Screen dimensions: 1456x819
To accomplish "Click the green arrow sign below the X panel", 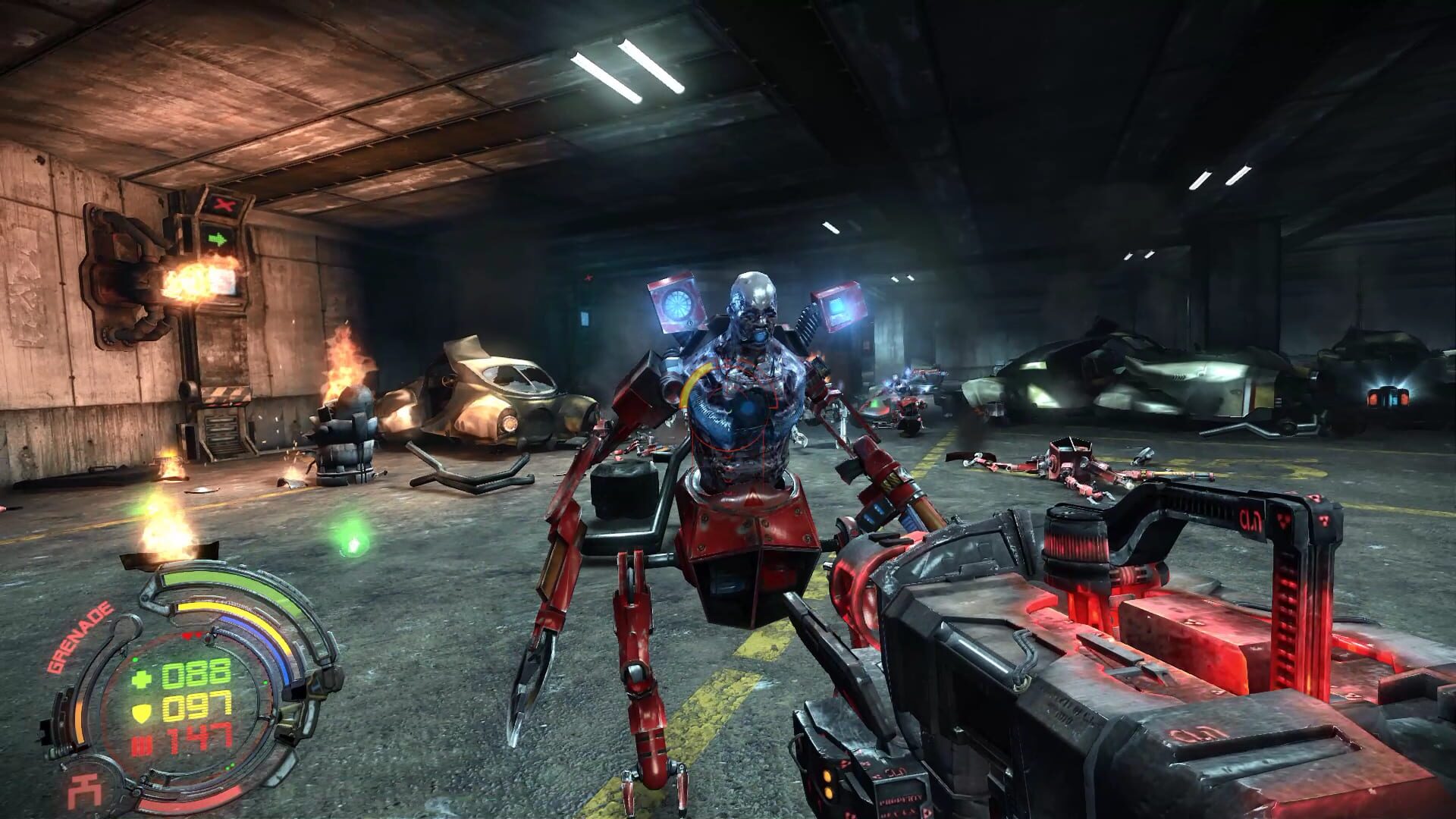I will 218,238.
